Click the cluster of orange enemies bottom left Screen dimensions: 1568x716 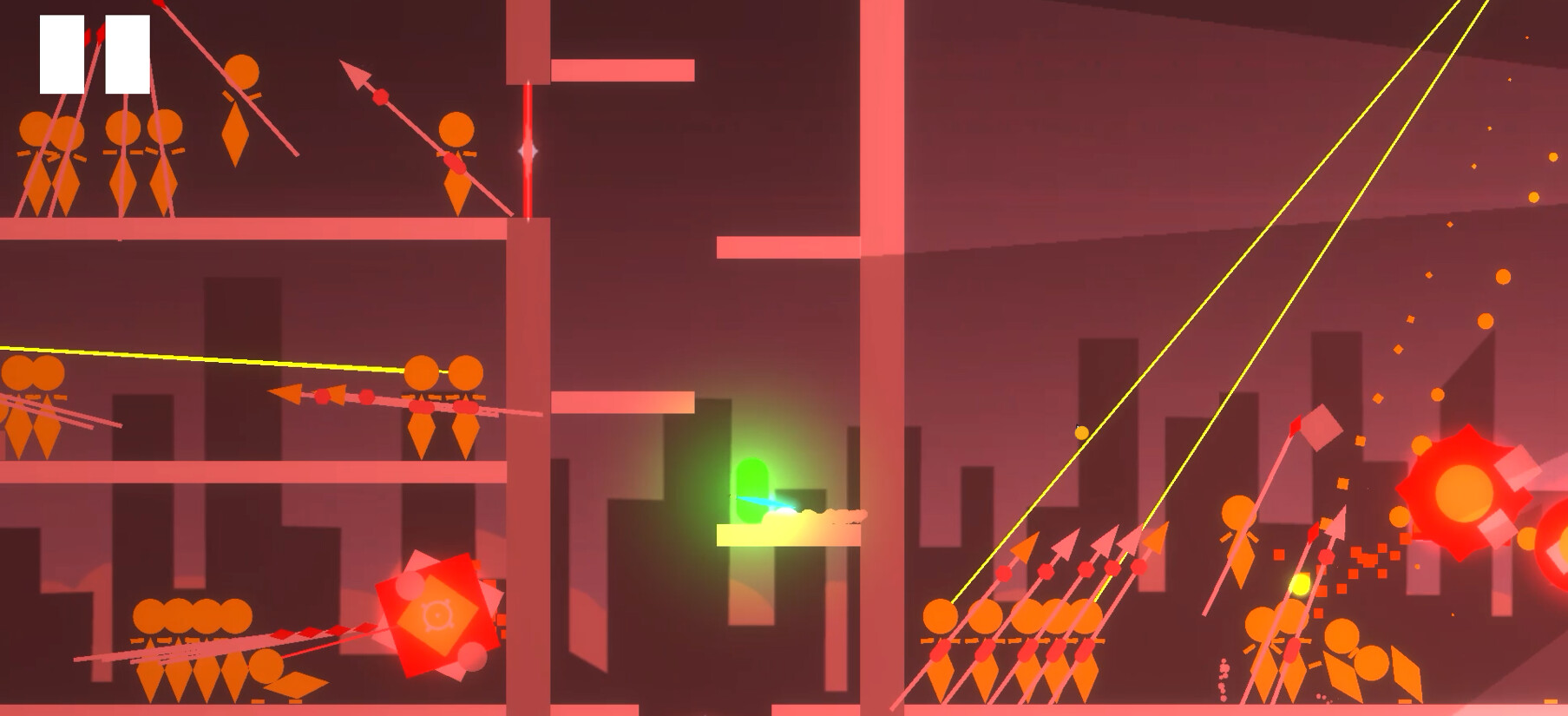point(191,634)
